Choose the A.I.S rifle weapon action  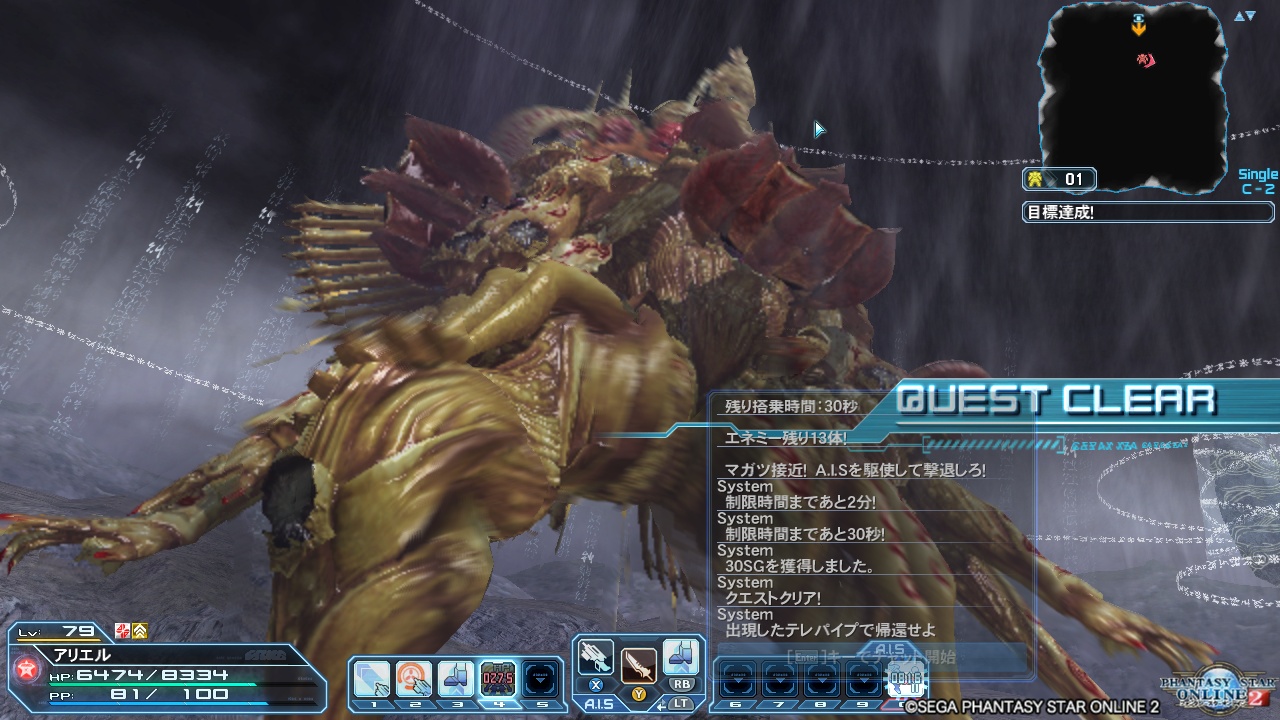tap(596, 658)
